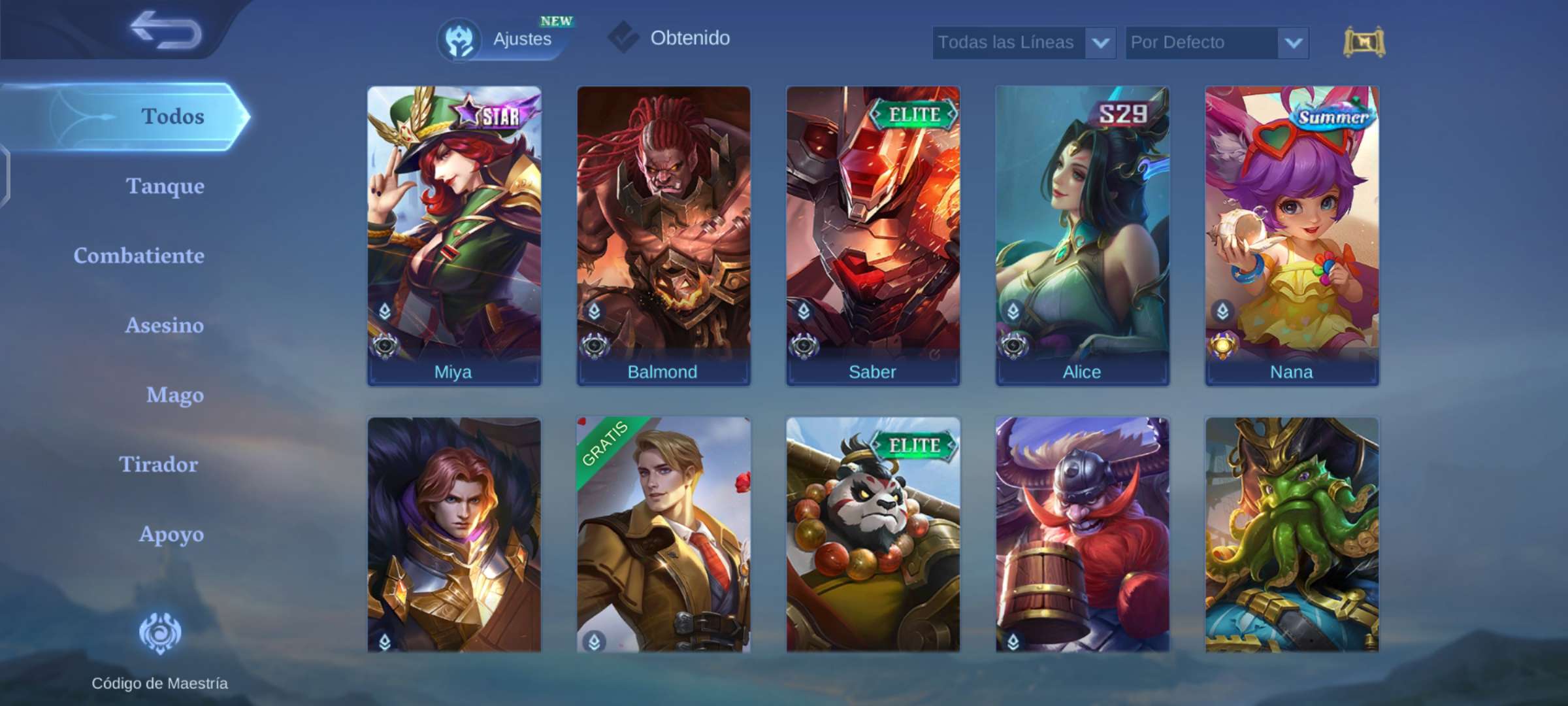Open the Ajustes hero settings
Image resolution: width=1568 pixels, height=706 pixels.
498,39
